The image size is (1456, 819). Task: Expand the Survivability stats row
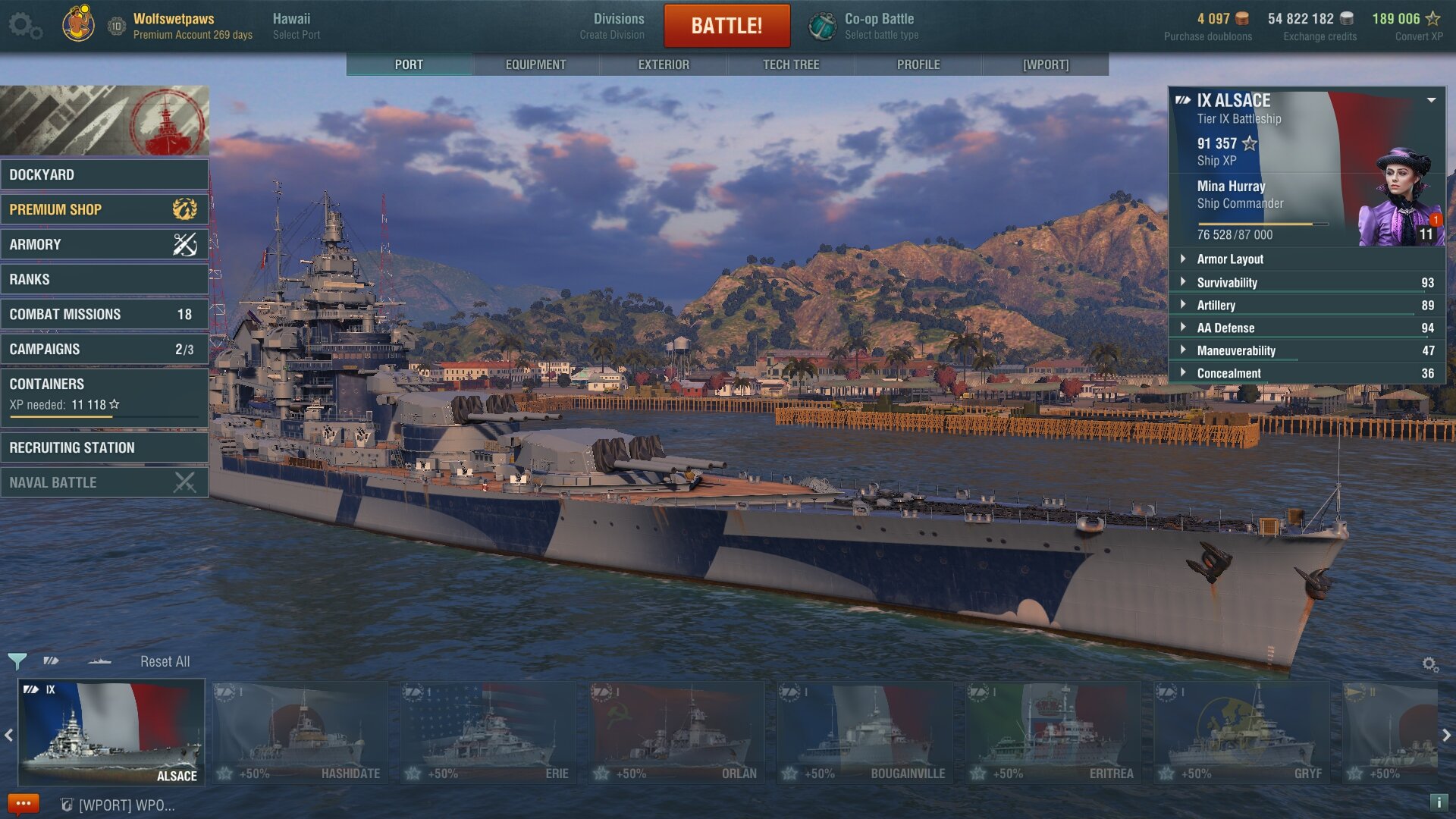[1227, 282]
